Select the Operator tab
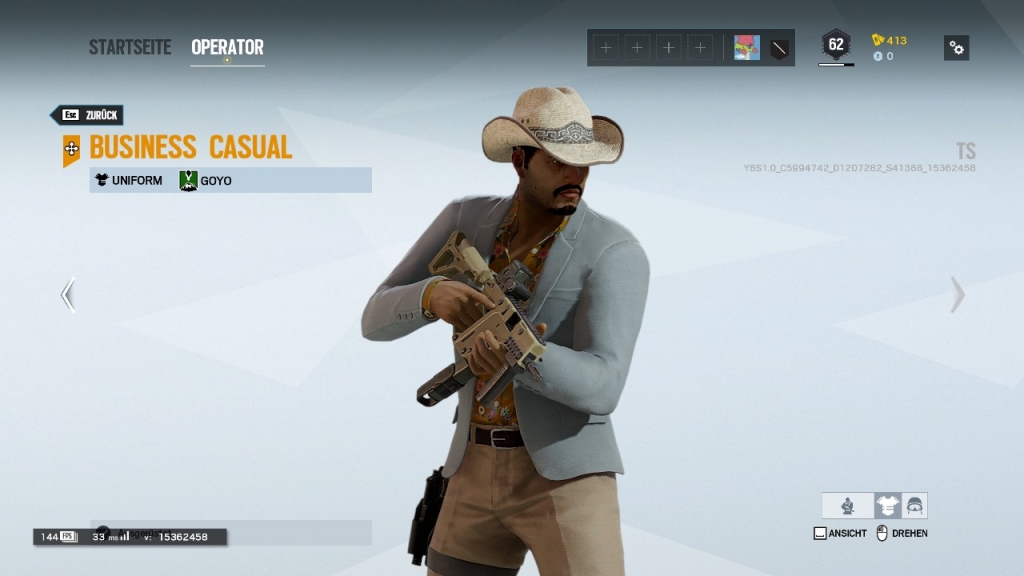Screen dimensions: 1024x576 227,47
